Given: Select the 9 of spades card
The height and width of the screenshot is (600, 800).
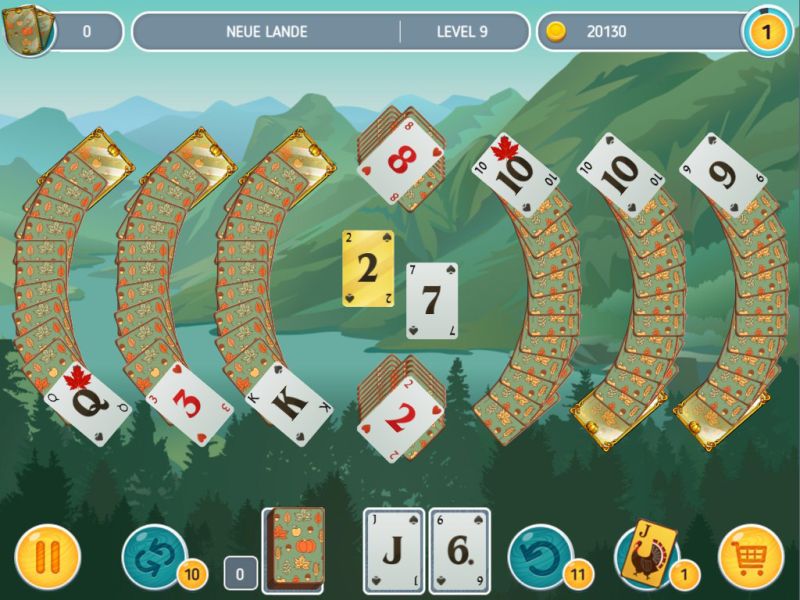Looking at the screenshot, I should tap(722, 175).
